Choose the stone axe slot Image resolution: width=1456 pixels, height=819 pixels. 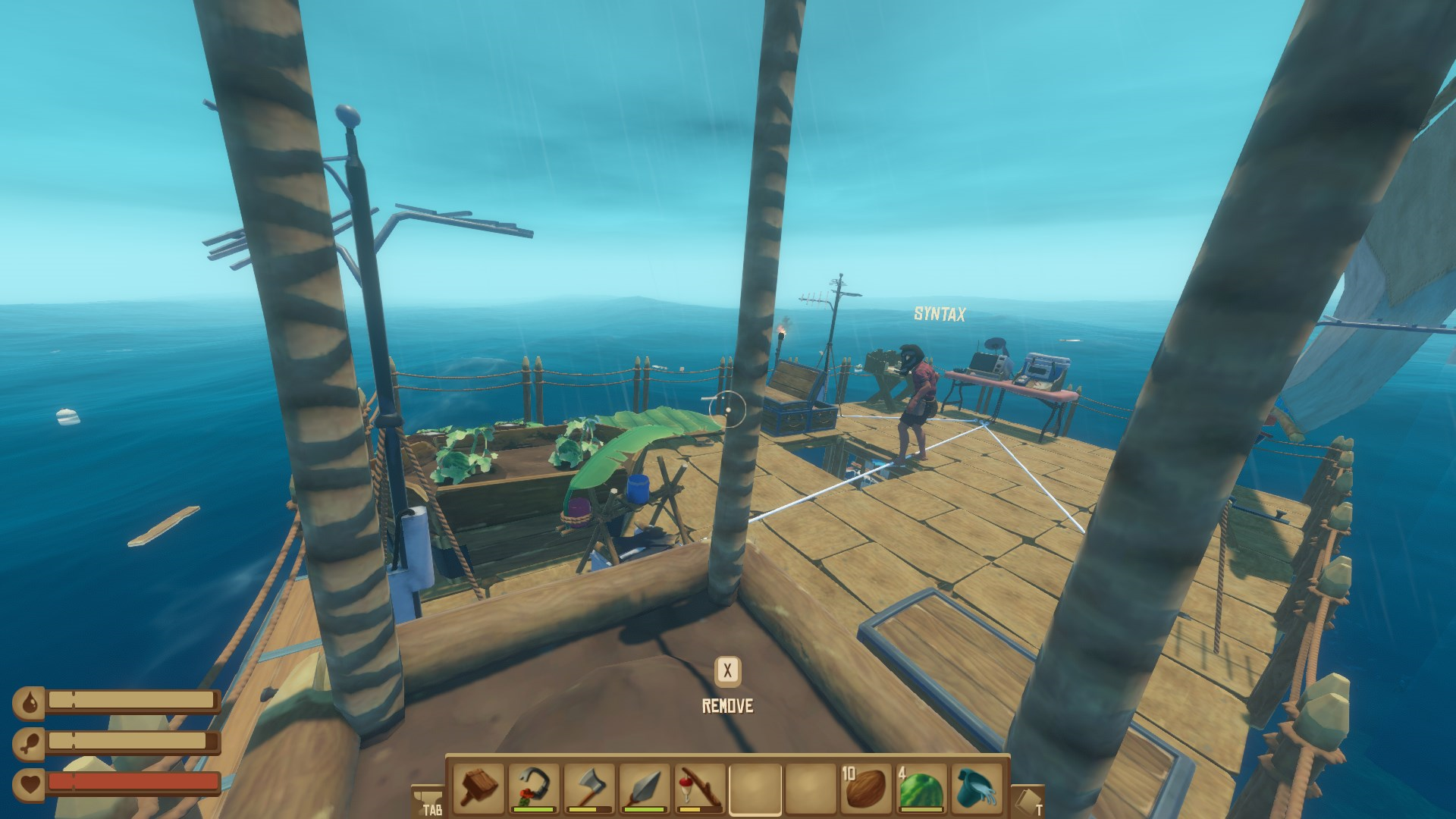[x=589, y=788]
